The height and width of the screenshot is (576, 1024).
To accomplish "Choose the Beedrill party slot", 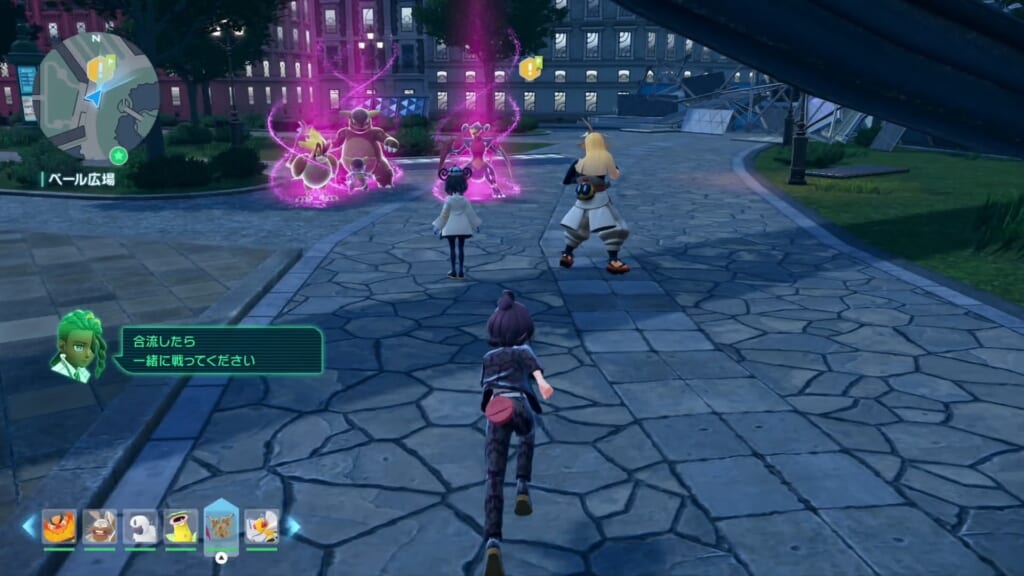I will click(x=261, y=526).
